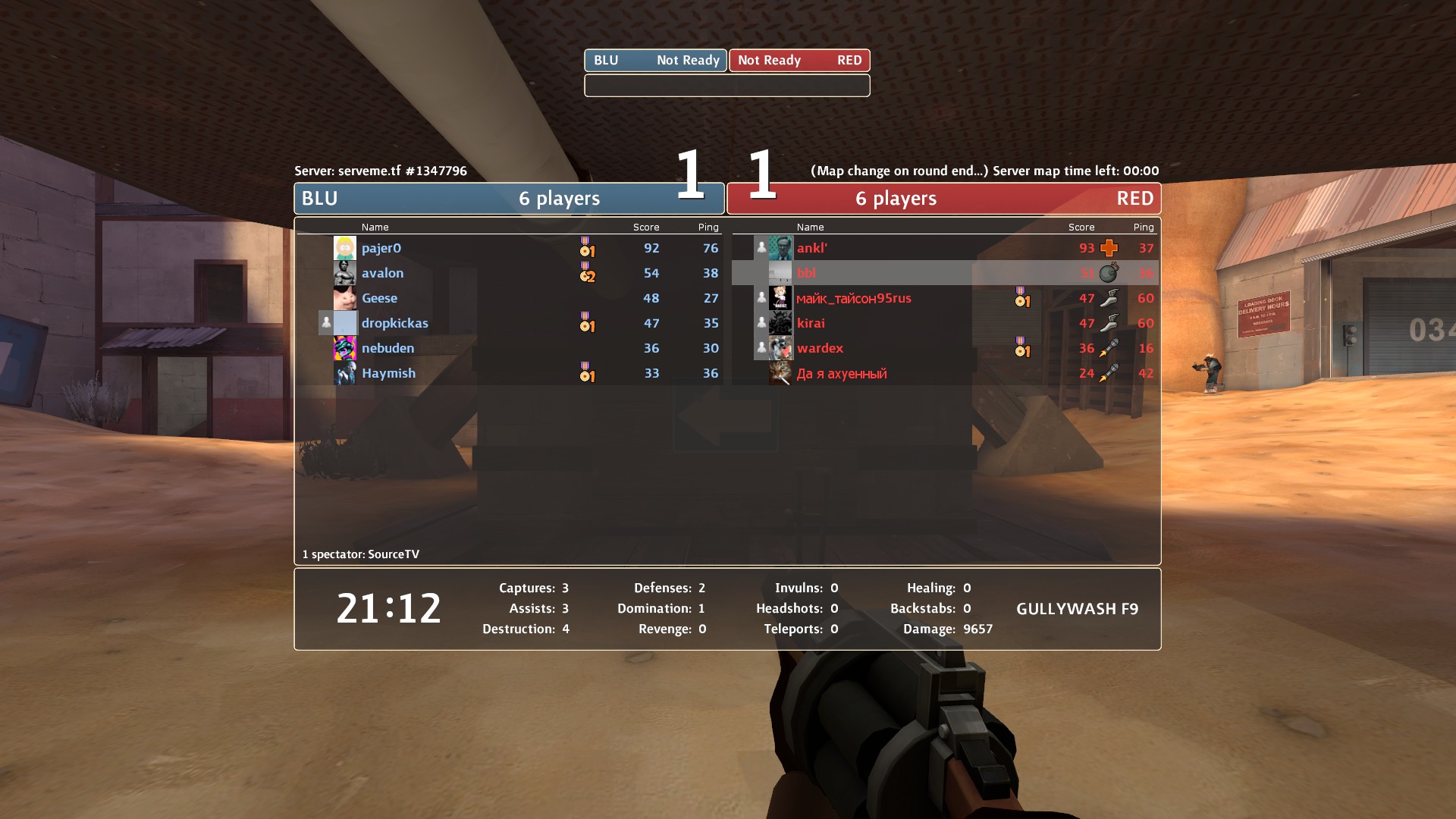1456x819 pixels.
Task: Click the RED Not Ready status panel
Action: (799, 61)
